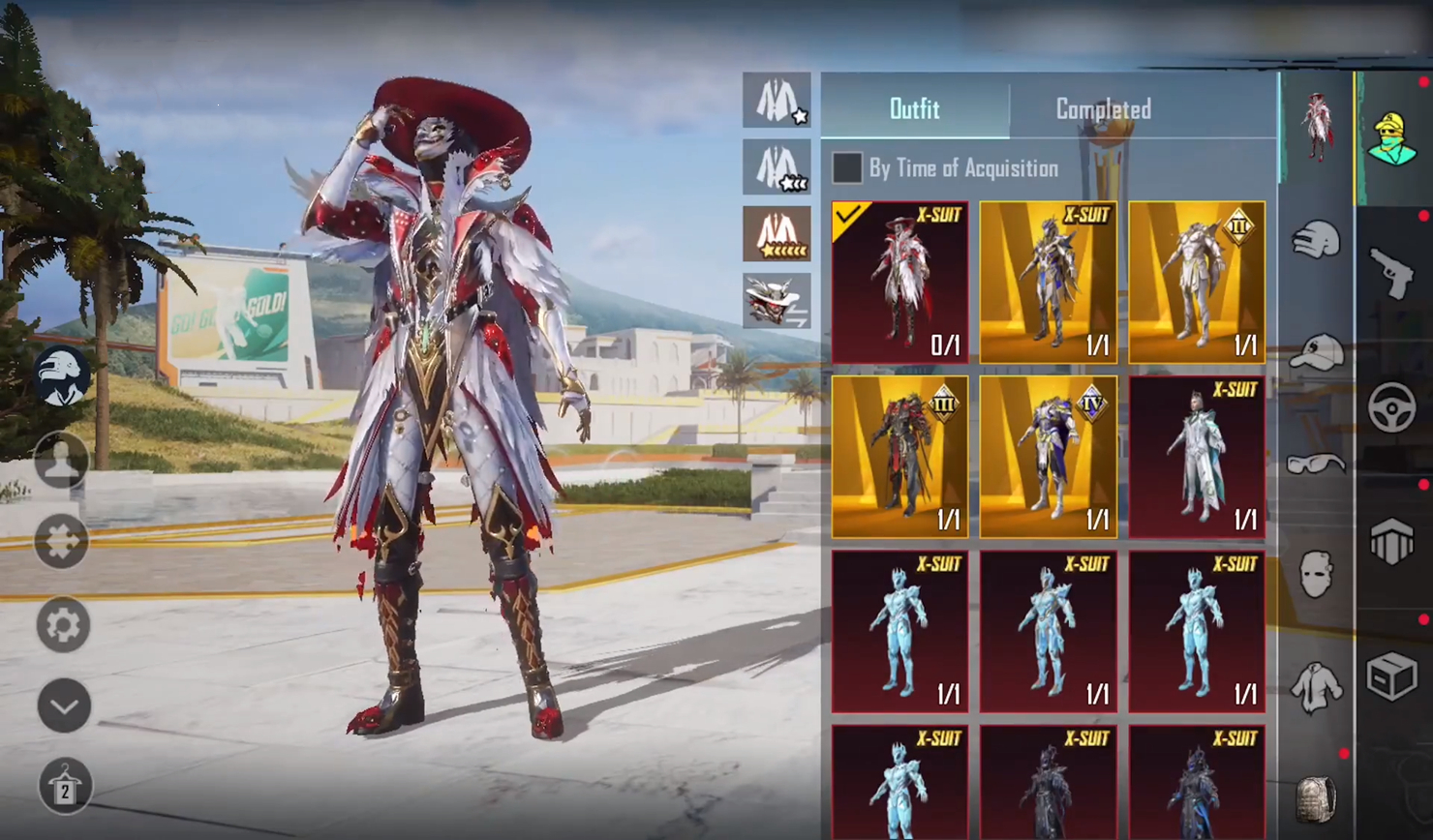The height and width of the screenshot is (840, 1433).
Task: Select the Outfit tab
Action: click(x=914, y=108)
